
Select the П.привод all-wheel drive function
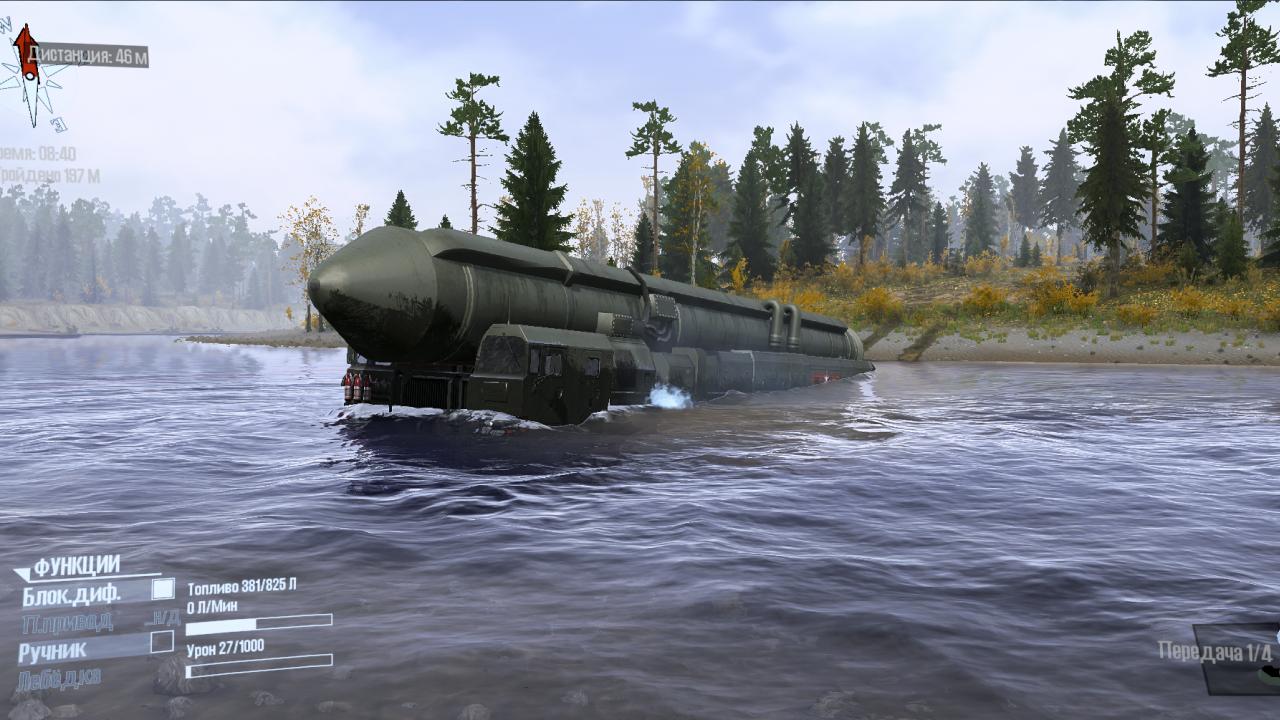point(67,623)
